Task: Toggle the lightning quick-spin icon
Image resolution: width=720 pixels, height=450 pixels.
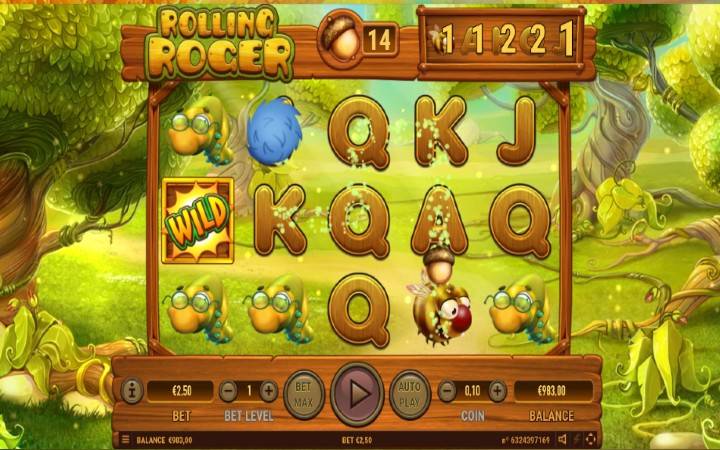Action: pos(577,439)
